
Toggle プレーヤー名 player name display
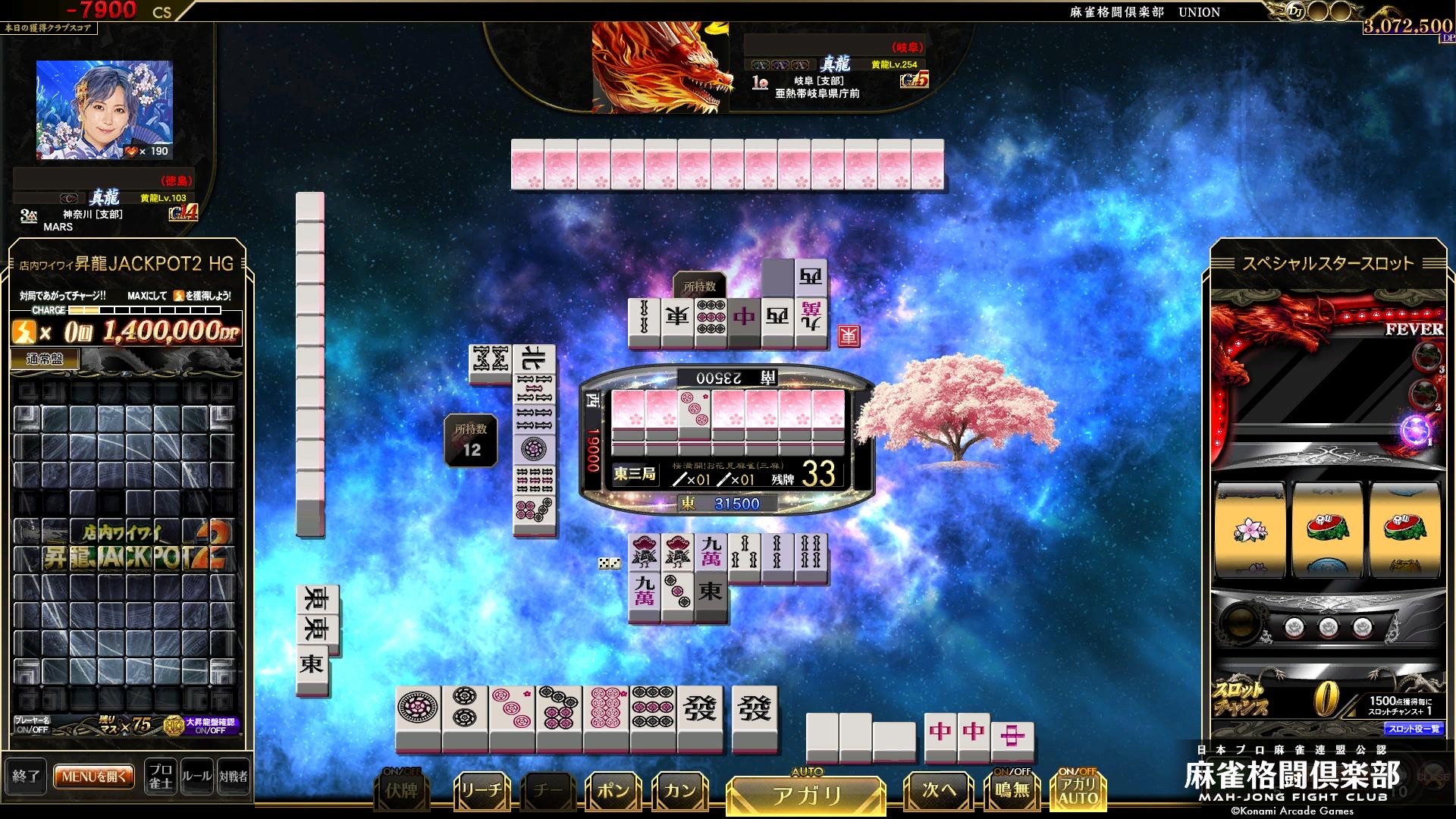[x=32, y=725]
